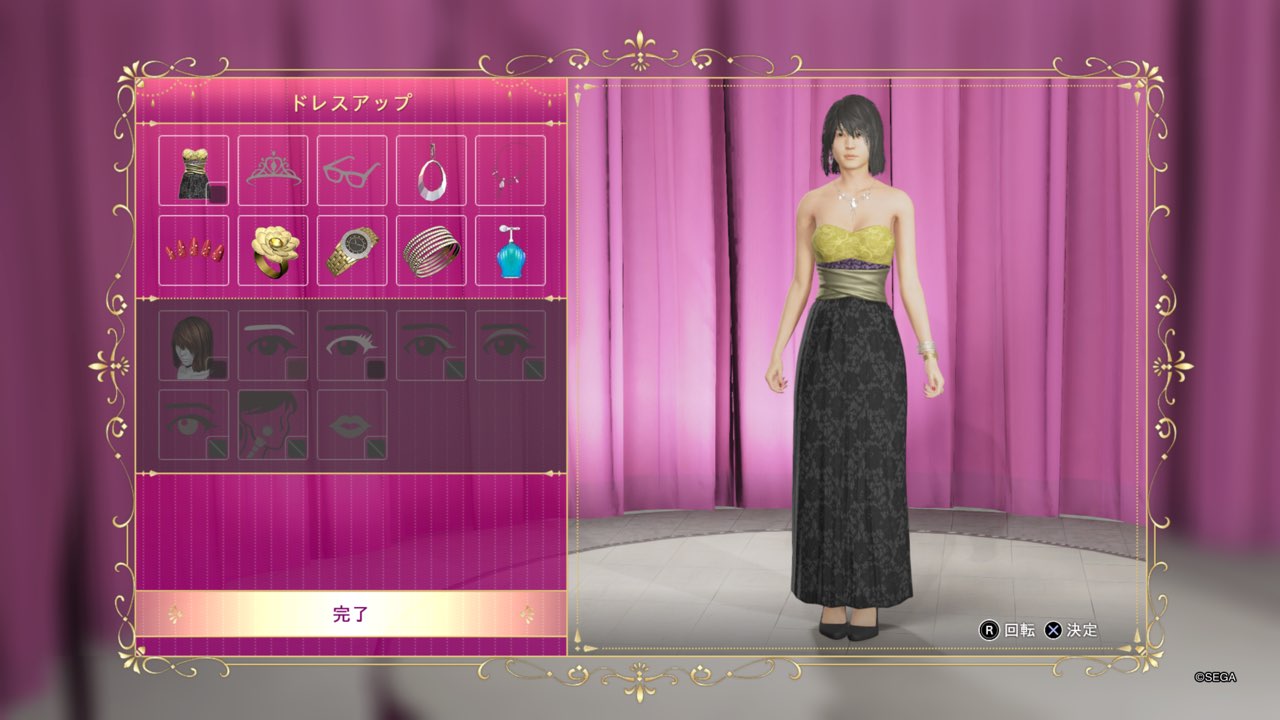Screen dimensions: 1280x720
Task: Choose the cheek blush brush option
Action: [273, 424]
